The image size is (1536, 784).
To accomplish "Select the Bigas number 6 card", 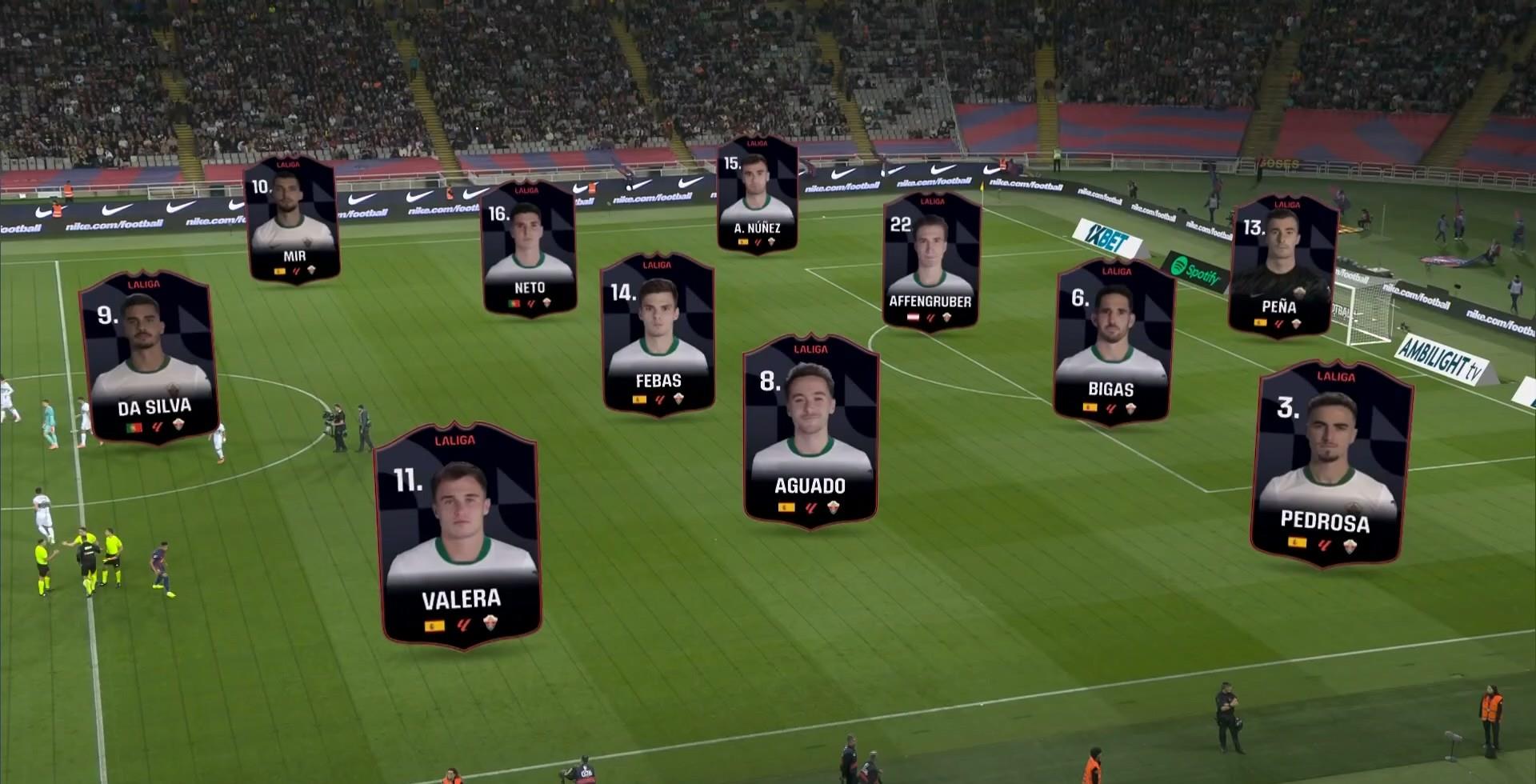I will [1113, 342].
